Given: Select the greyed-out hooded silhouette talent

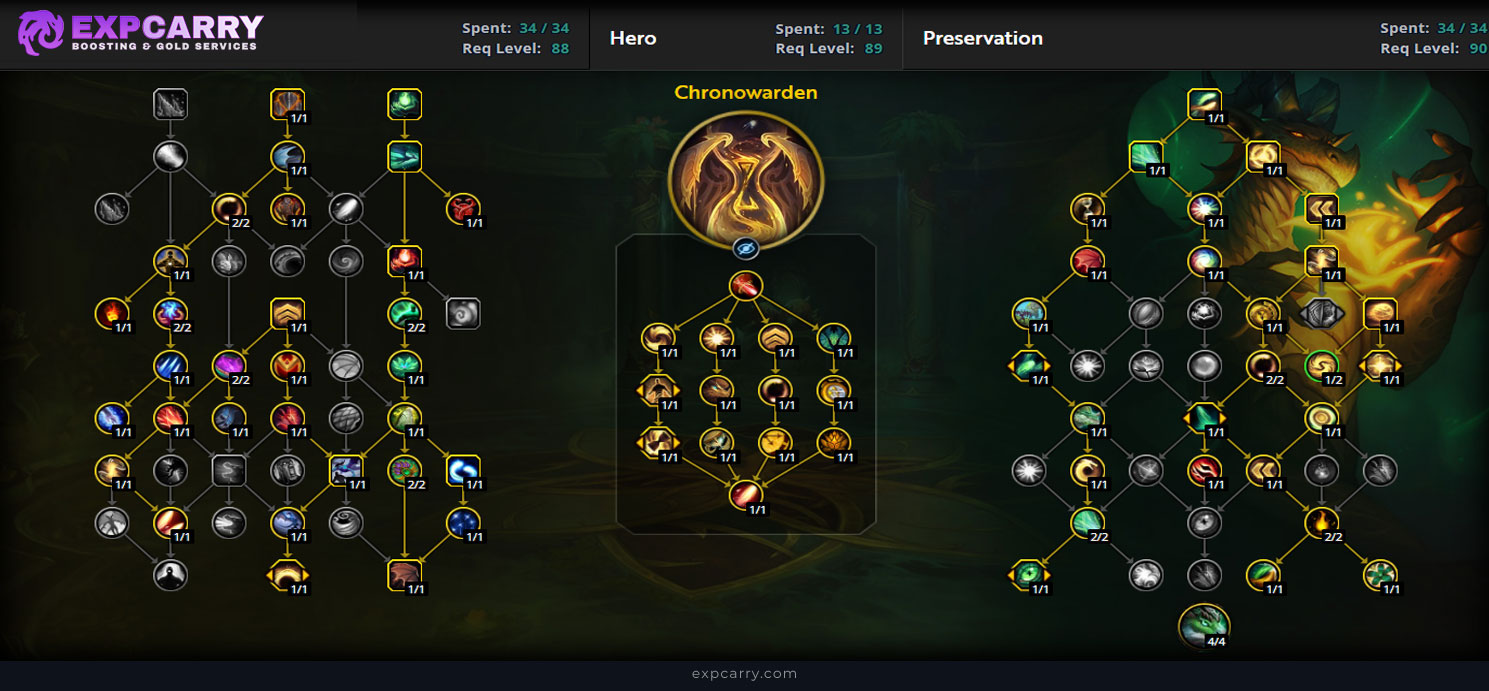Looking at the screenshot, I should point(170,574).
